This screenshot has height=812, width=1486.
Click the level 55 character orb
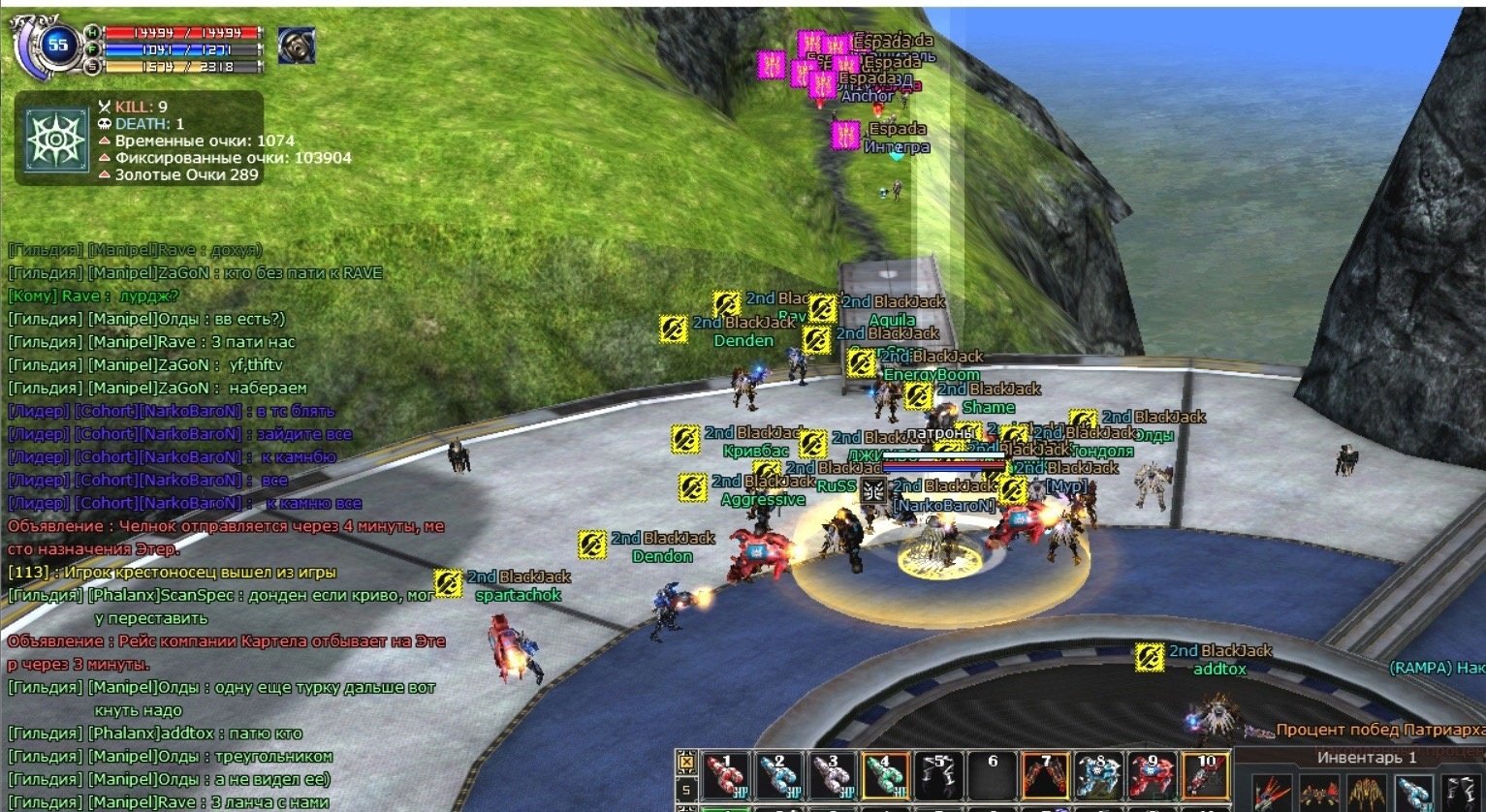coord(58,45)
